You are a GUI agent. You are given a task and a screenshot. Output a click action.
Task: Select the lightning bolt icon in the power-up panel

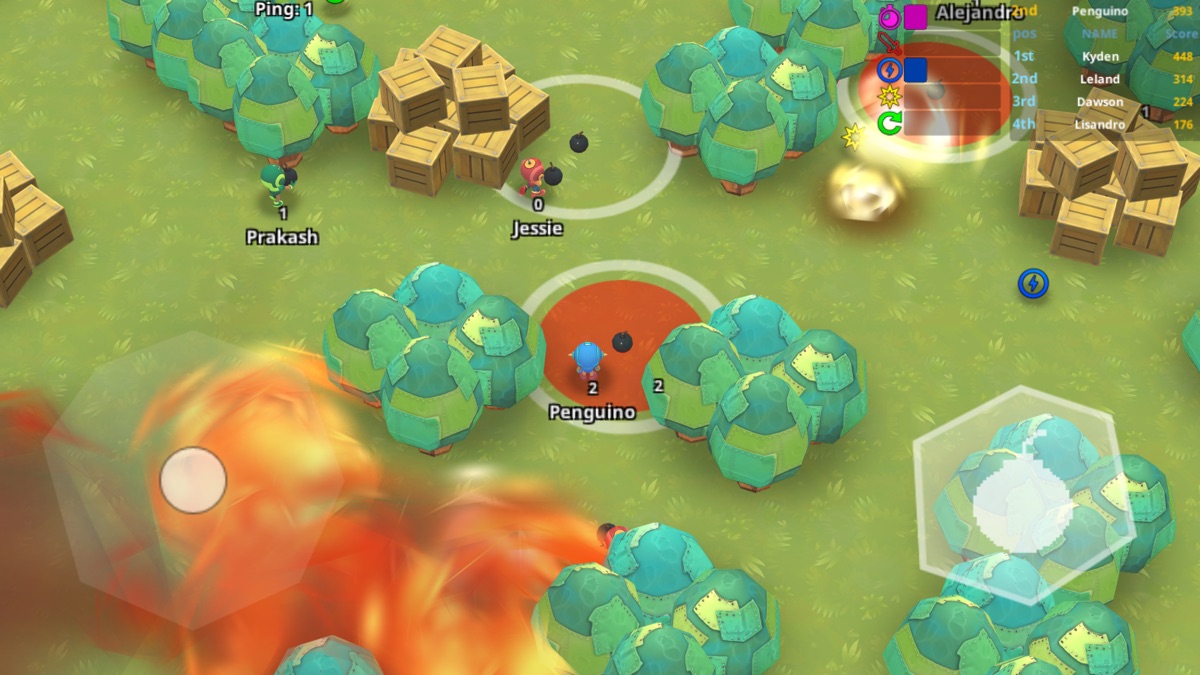[x=889, y=70]
